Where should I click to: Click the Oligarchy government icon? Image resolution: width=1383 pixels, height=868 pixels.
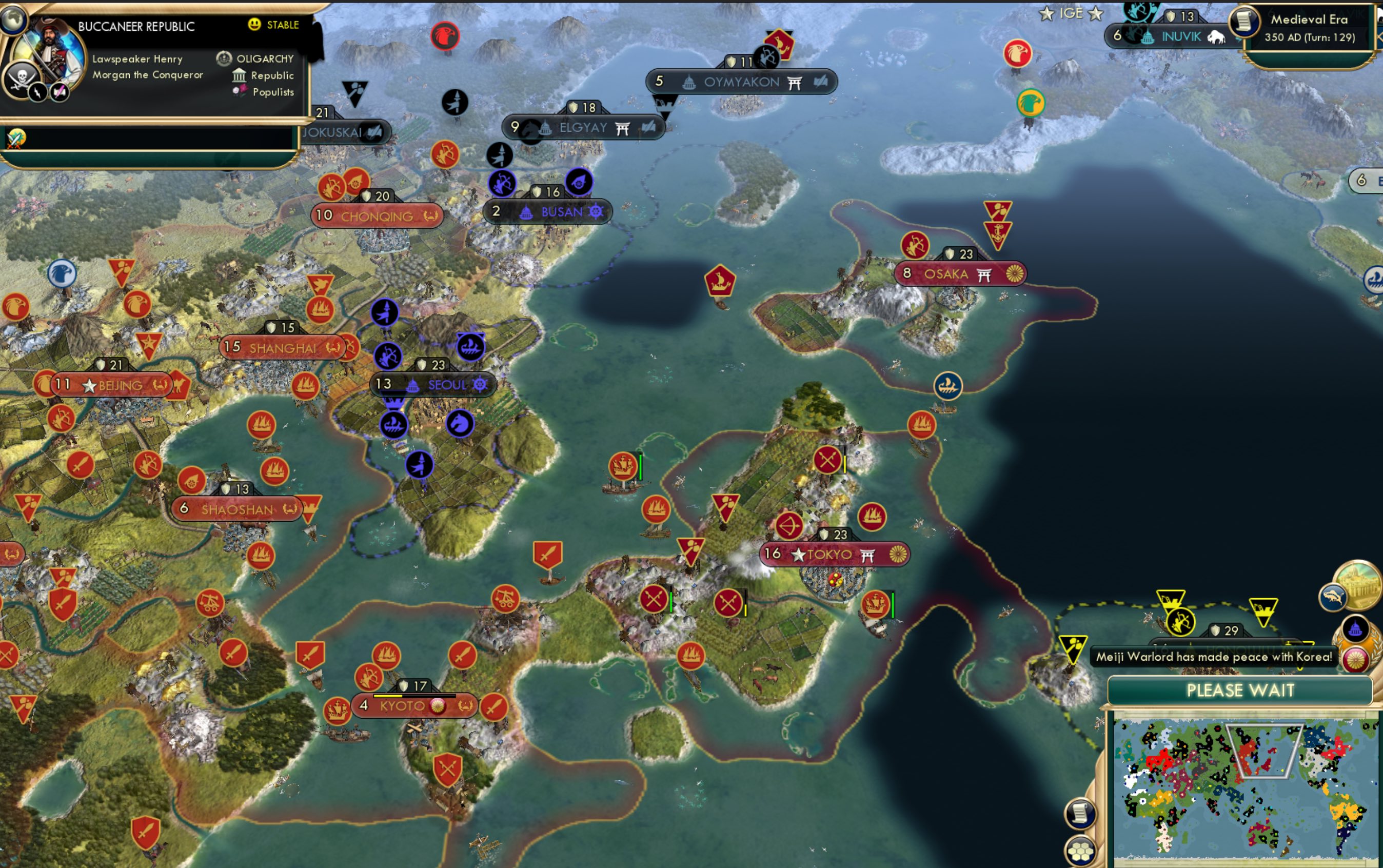point(223,57)
